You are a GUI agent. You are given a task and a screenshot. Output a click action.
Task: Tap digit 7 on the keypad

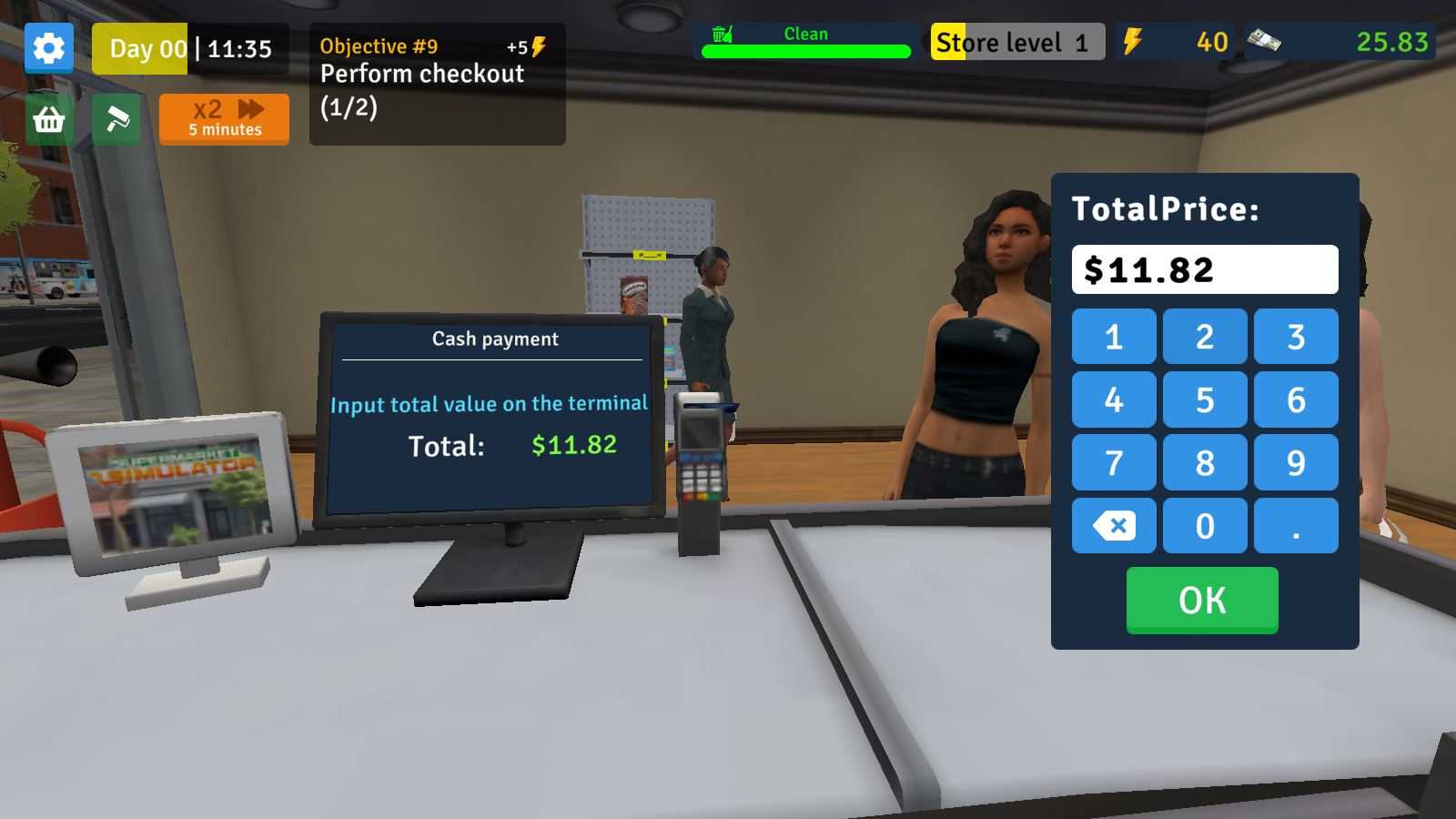(1114, 462)
